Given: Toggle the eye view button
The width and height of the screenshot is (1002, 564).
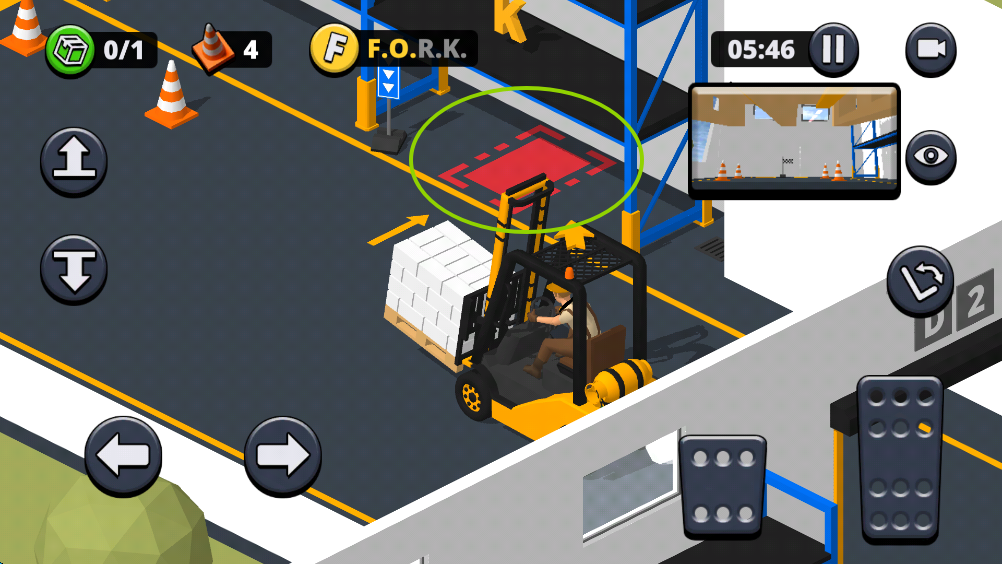Looking at the screenshot, I should [x=930, y=157].
